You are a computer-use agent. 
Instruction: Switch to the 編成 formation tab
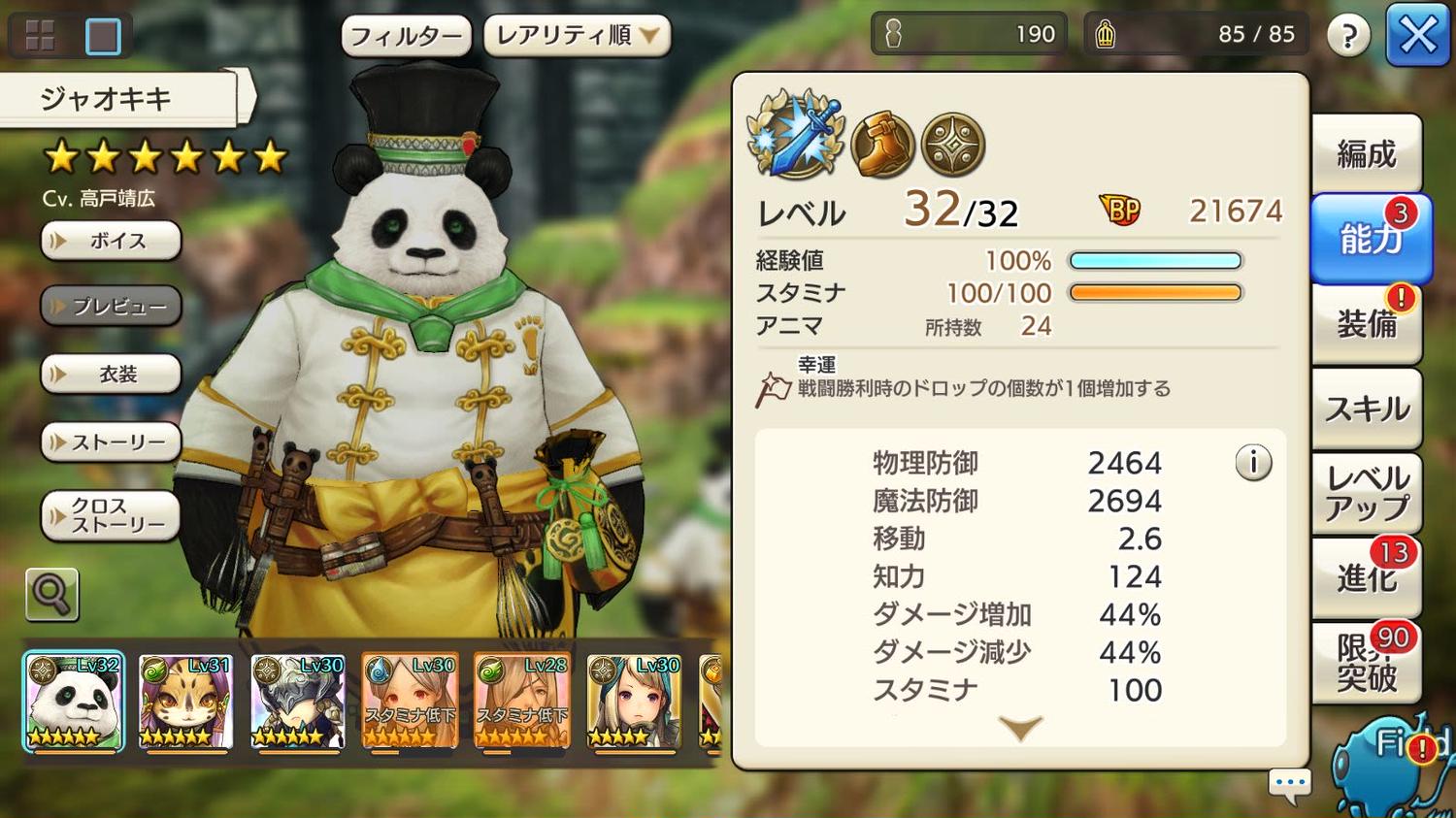(1366, 154)
